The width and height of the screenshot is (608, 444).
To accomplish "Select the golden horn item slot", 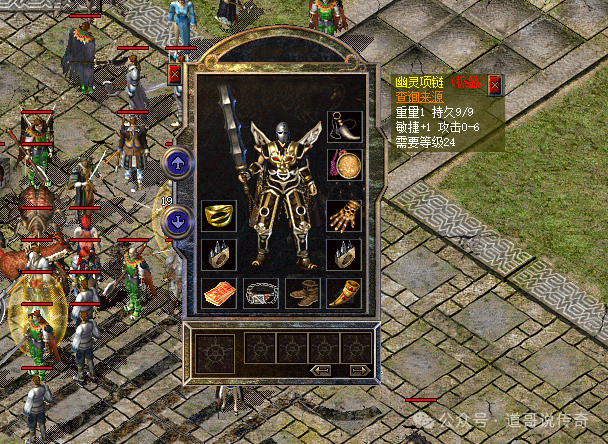I will pyautogui.click(x=345, y=292).
